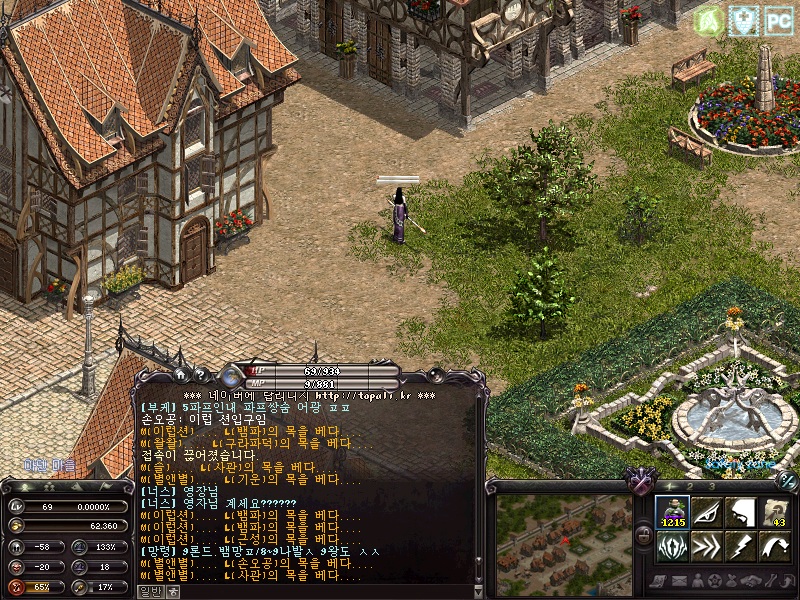Trigger the curved arrow skill

775,547
